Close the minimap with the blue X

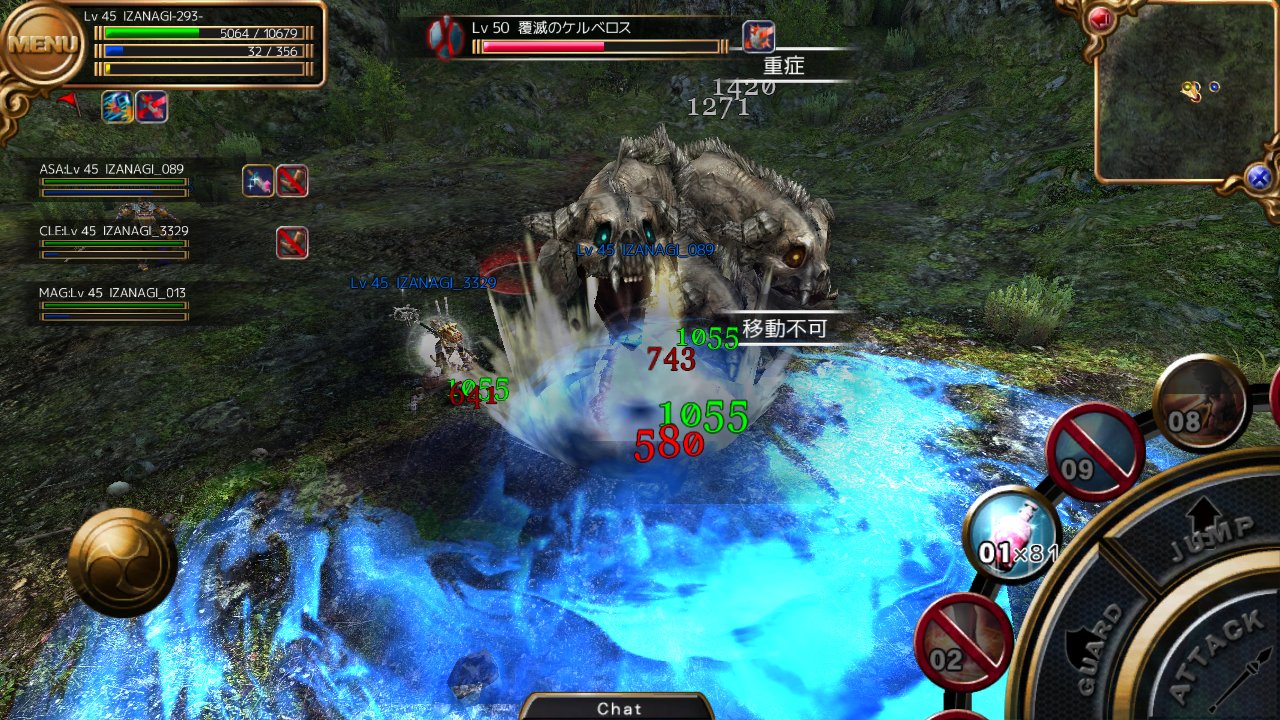1259,178
